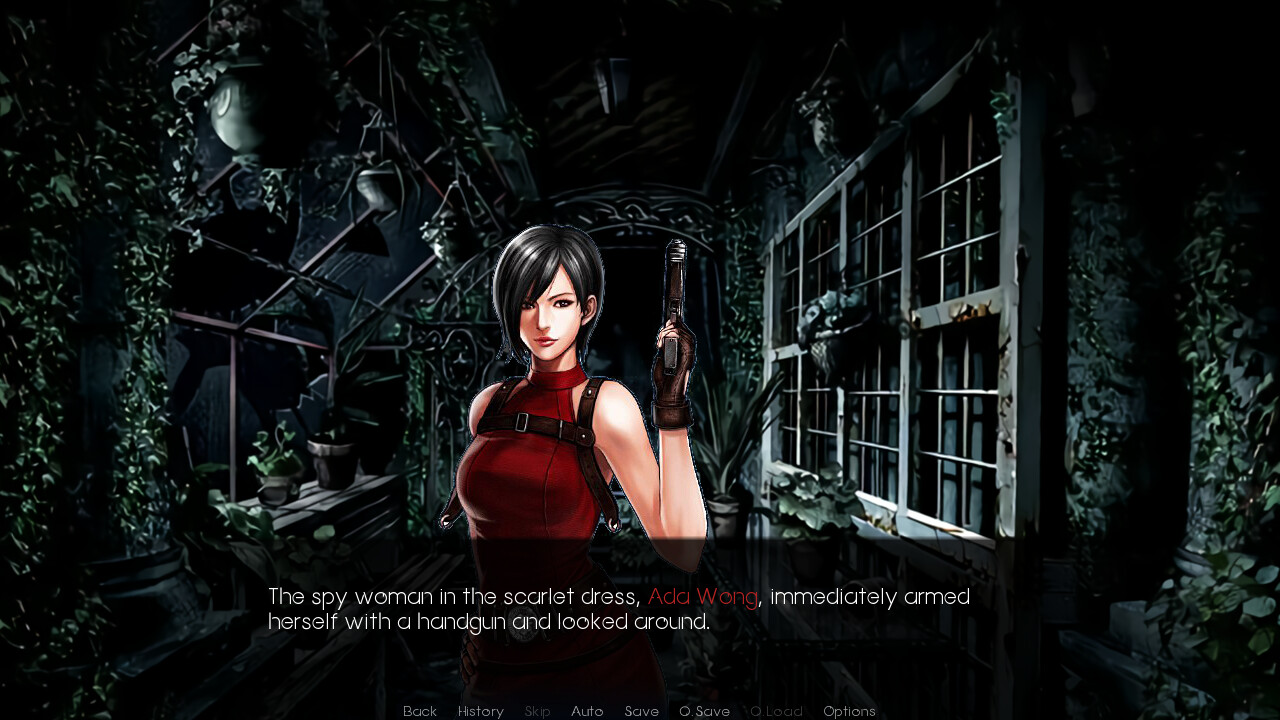Activate the Skip dialogue button
This screenshot has width=1280, height=720.
click(x=538, y=711)
